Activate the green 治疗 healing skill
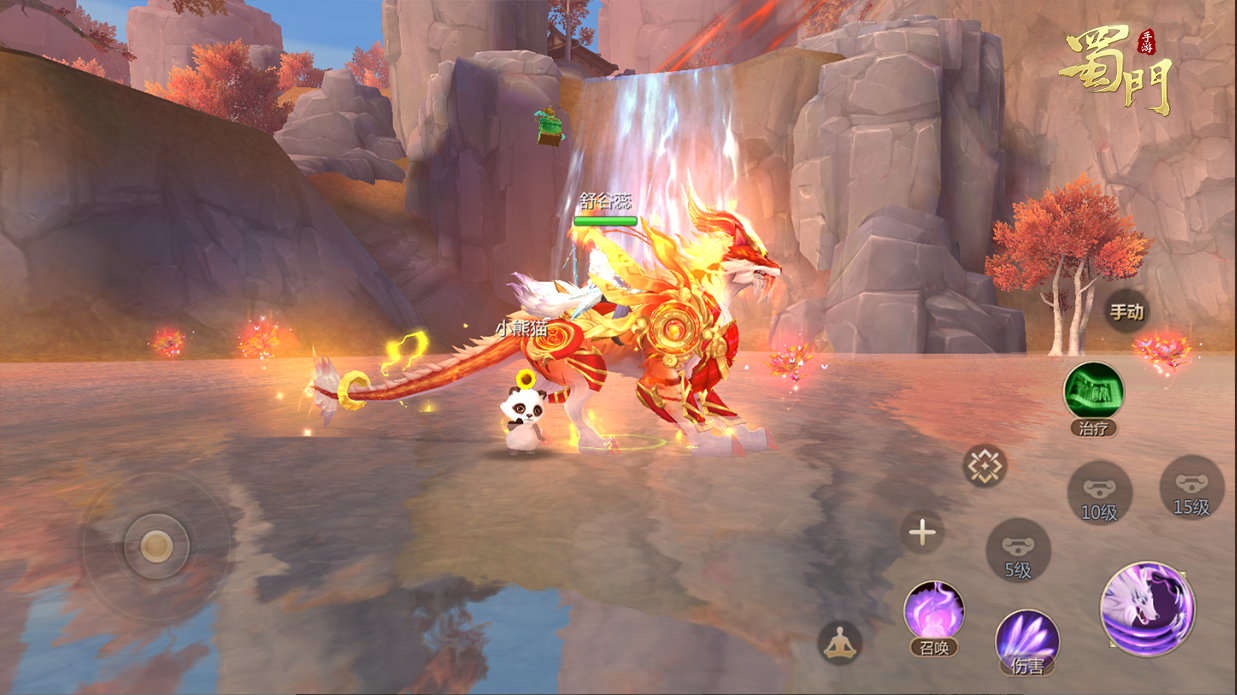 click(1093, 392)
